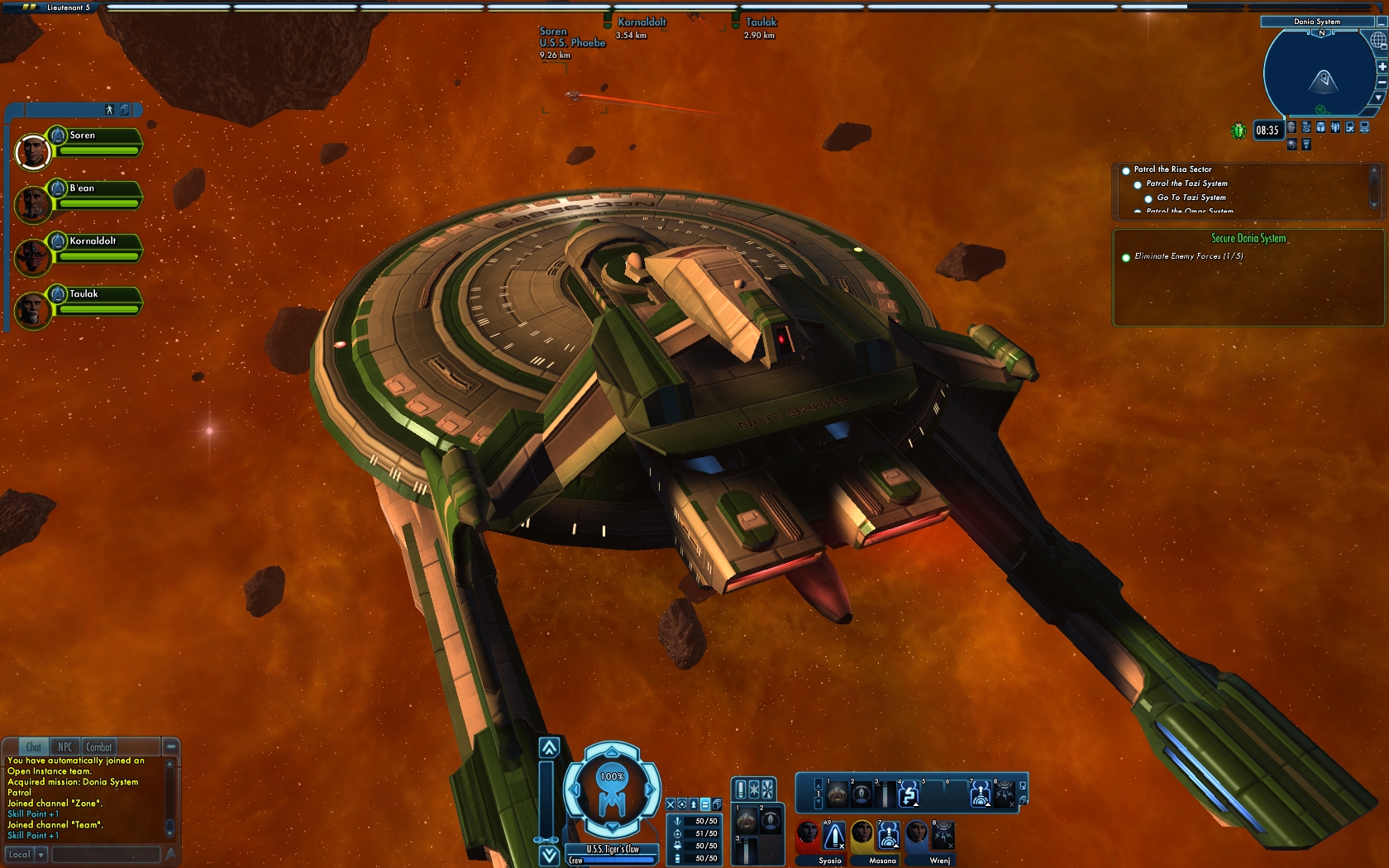
Task: Activate Syasio's bridge officer ability
Action: click(834, 836)
